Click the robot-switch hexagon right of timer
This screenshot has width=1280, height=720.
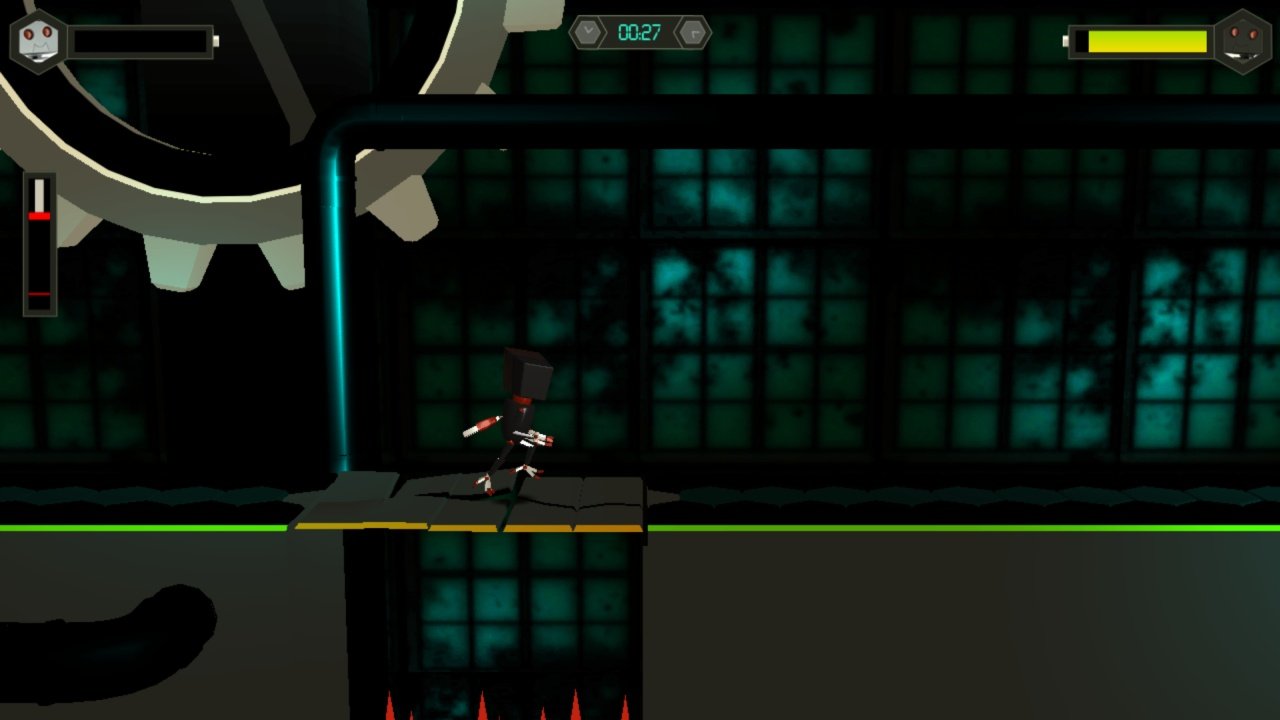[692, 31]
